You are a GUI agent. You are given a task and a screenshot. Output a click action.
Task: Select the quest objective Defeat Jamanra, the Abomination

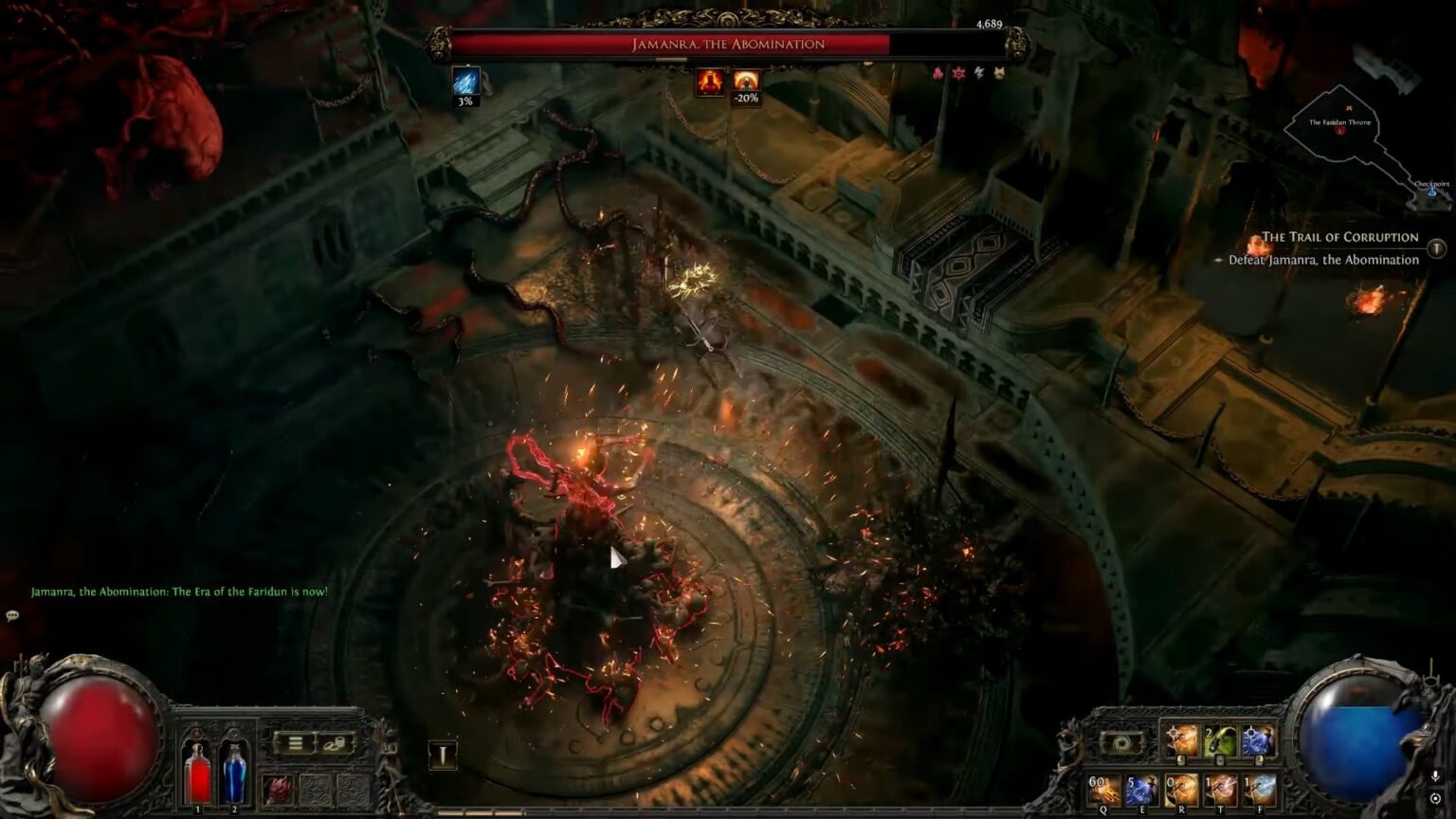click(x=1323, y=259)
